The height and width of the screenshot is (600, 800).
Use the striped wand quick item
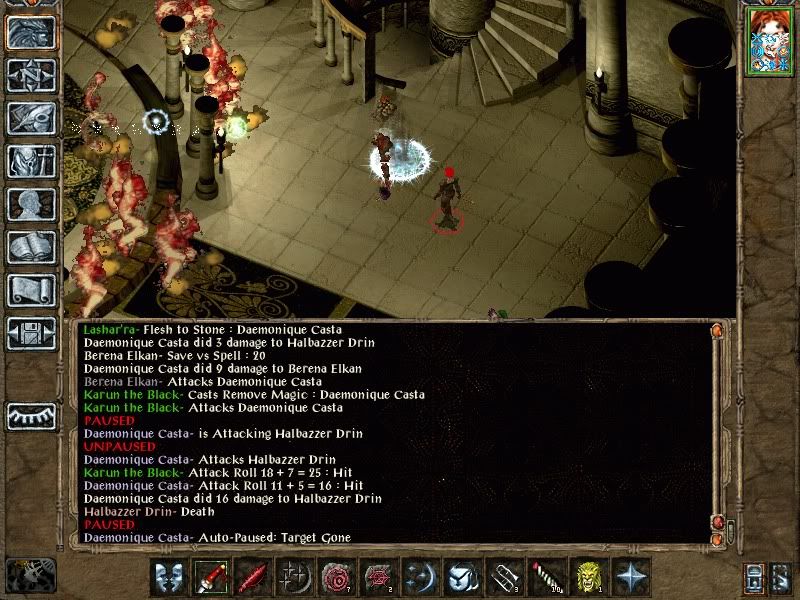click(x=547, y=577)
